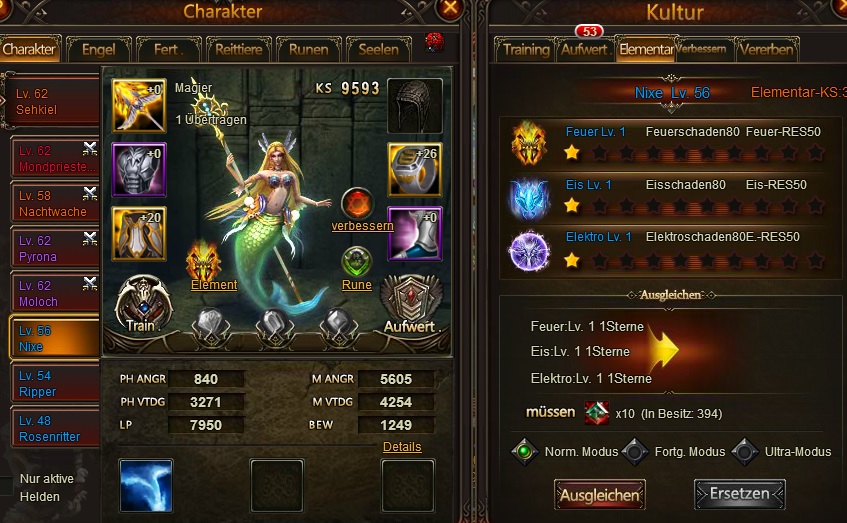Toggle the Nur aktive Helden checkbox
This screenshot has height=523, width=847.
pos(7,479)
